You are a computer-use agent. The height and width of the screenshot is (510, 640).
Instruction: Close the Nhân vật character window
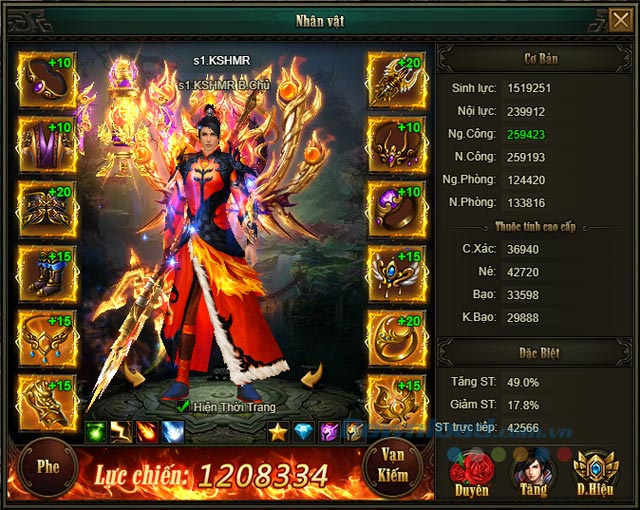620,20
